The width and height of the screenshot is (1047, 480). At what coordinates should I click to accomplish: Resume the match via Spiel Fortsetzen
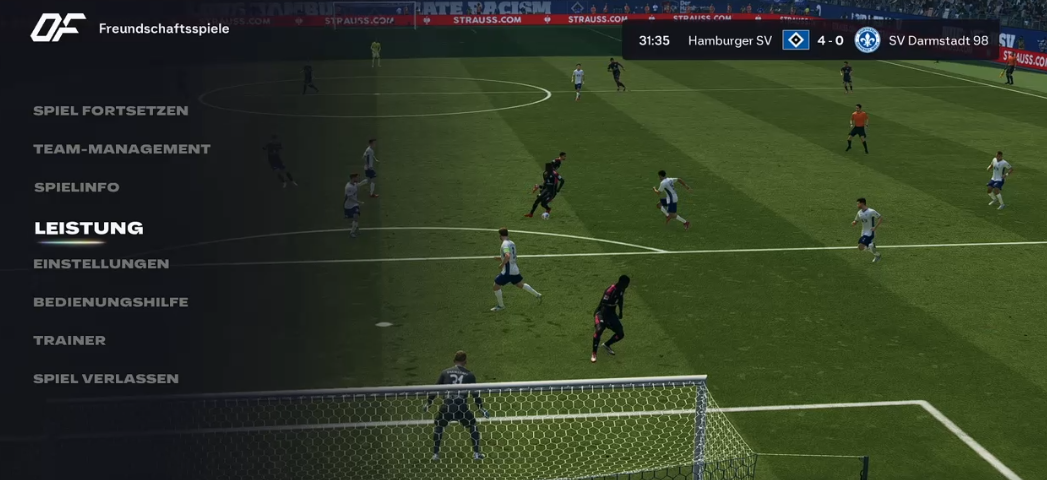tap(110, 111)
